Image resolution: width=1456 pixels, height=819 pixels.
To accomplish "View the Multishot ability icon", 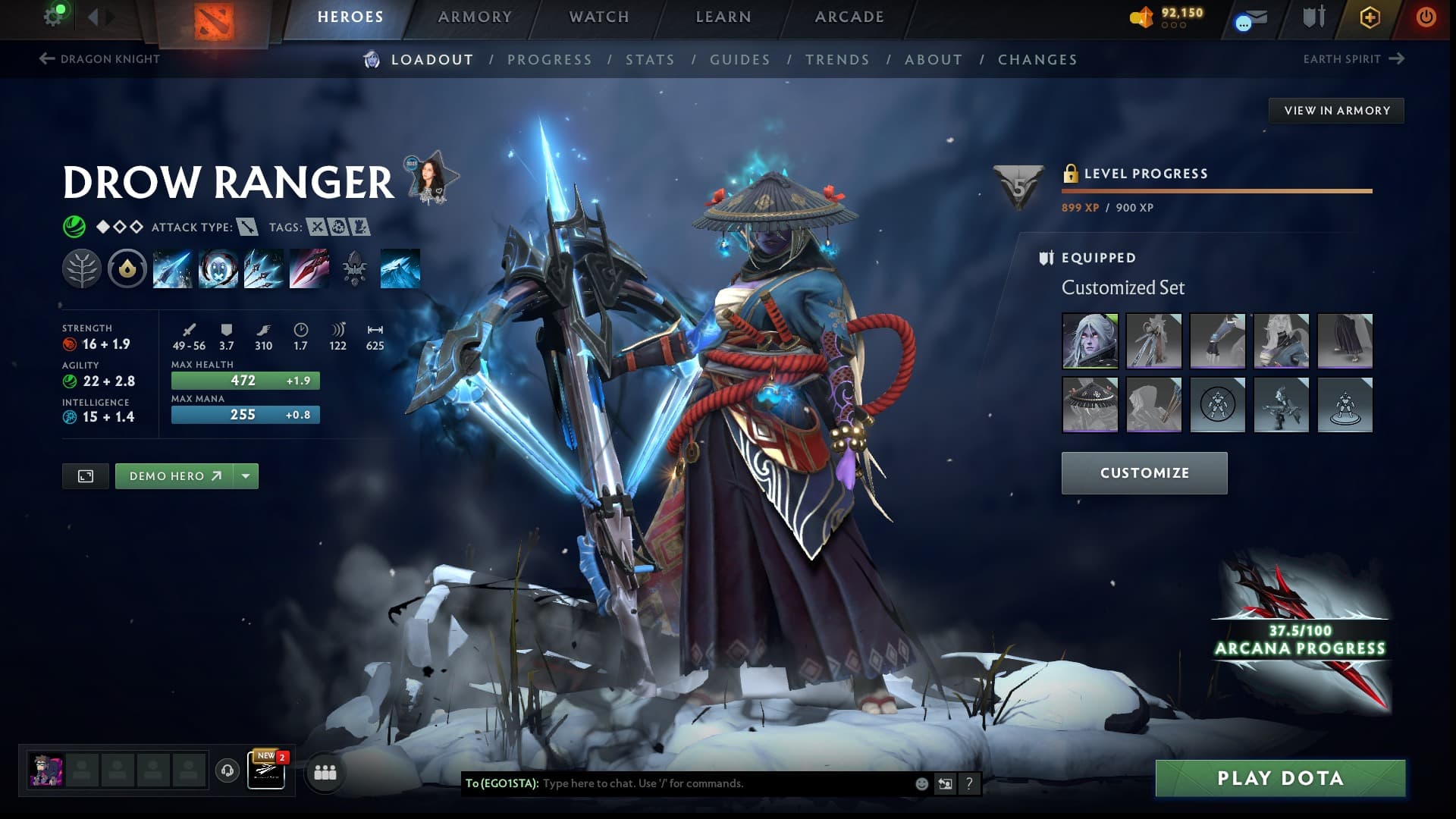I will point(263,268).
